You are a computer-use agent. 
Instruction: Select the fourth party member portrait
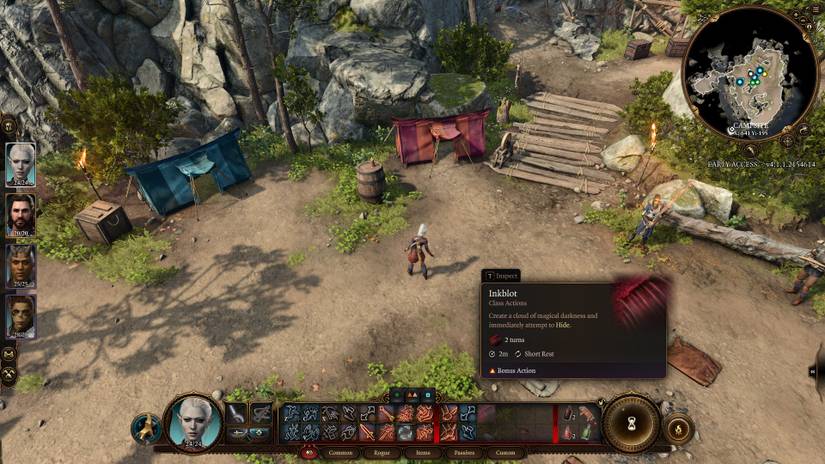[x=20, y=315]
